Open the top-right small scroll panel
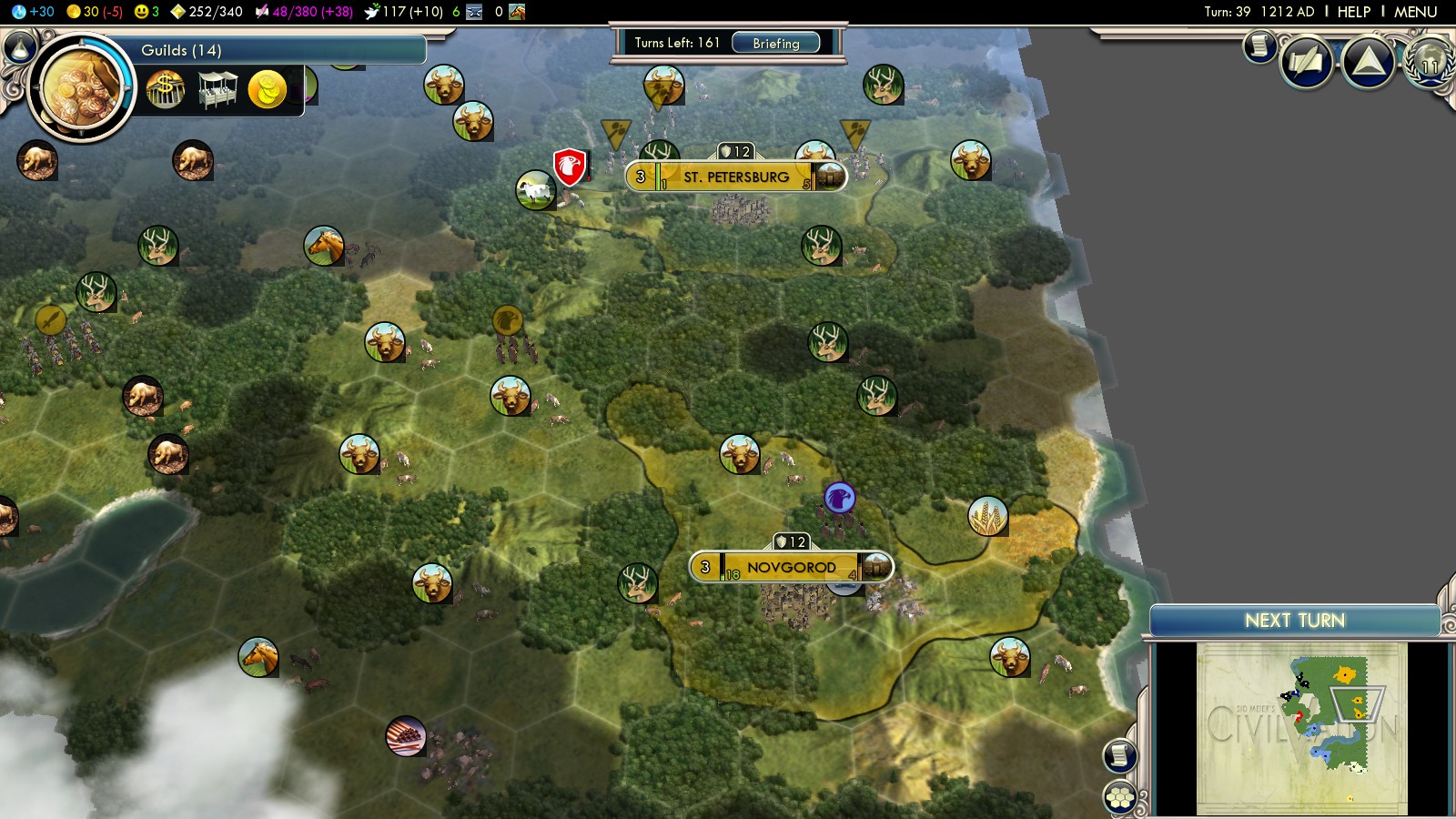Viewport: 1456px width, 819px height. (1259, 45)
